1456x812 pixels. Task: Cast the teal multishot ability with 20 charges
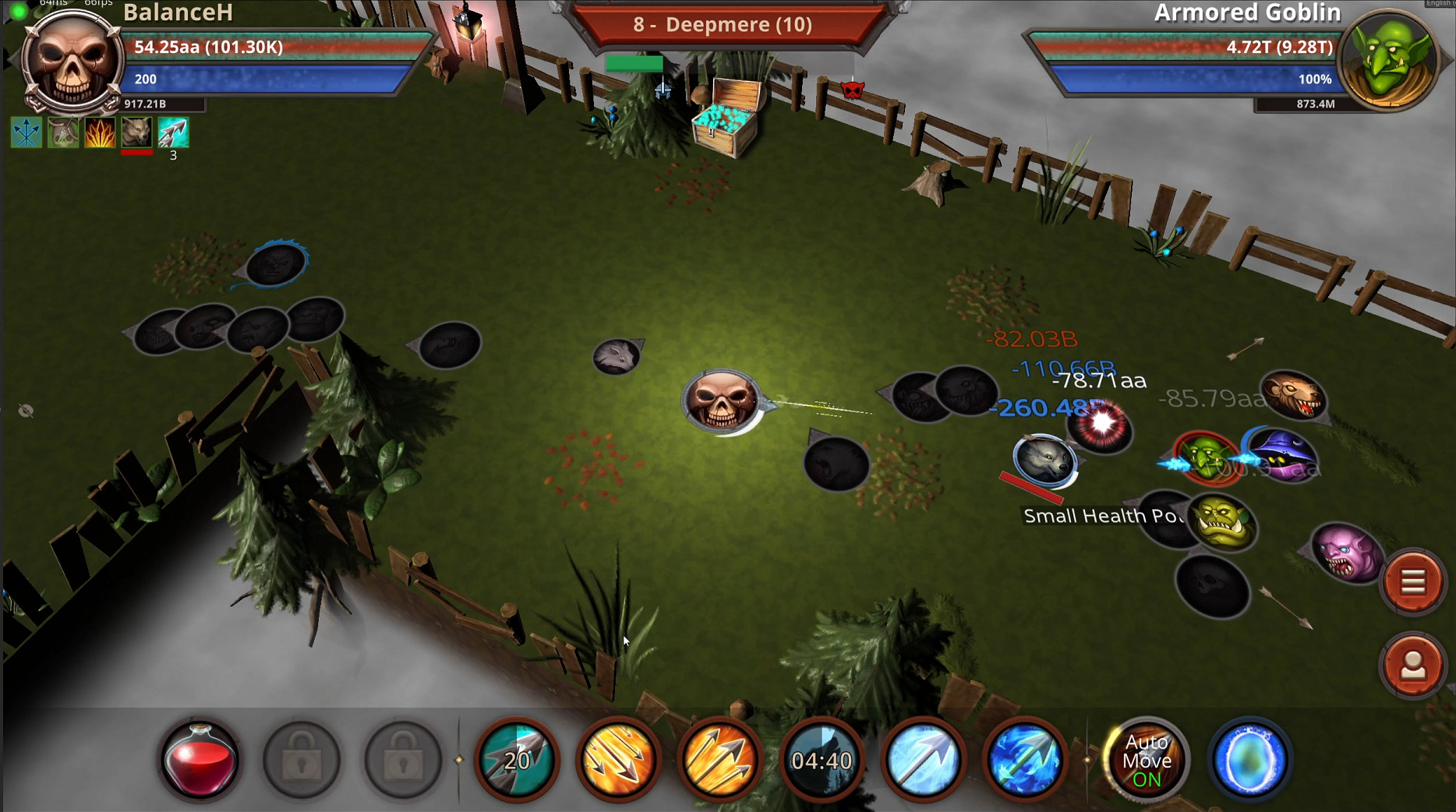pyautogui.click(x=514, y=760)
